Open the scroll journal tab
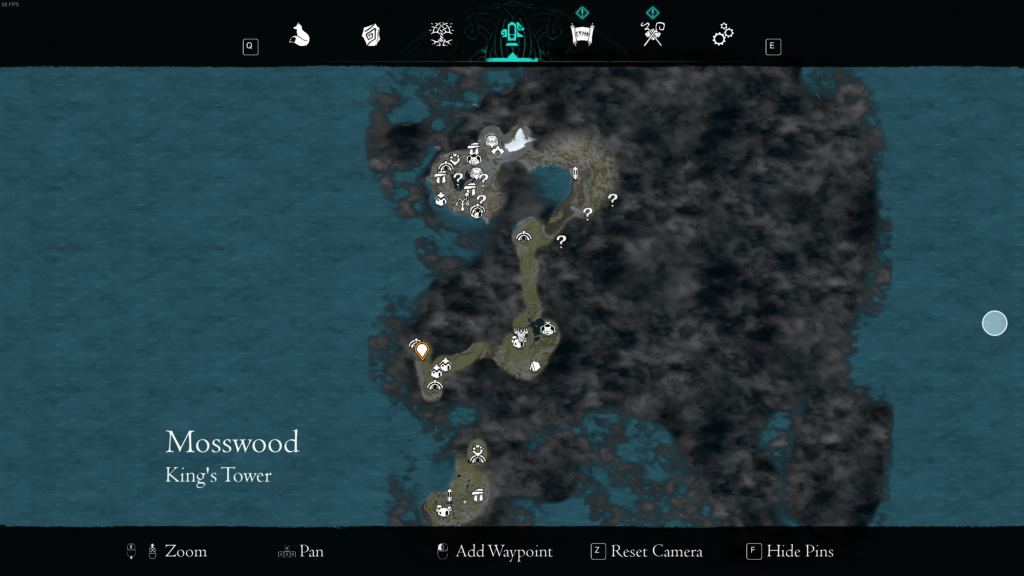The height and width of the screenshot is (576, 1024). pyautogui.click(x=581, y=36)
